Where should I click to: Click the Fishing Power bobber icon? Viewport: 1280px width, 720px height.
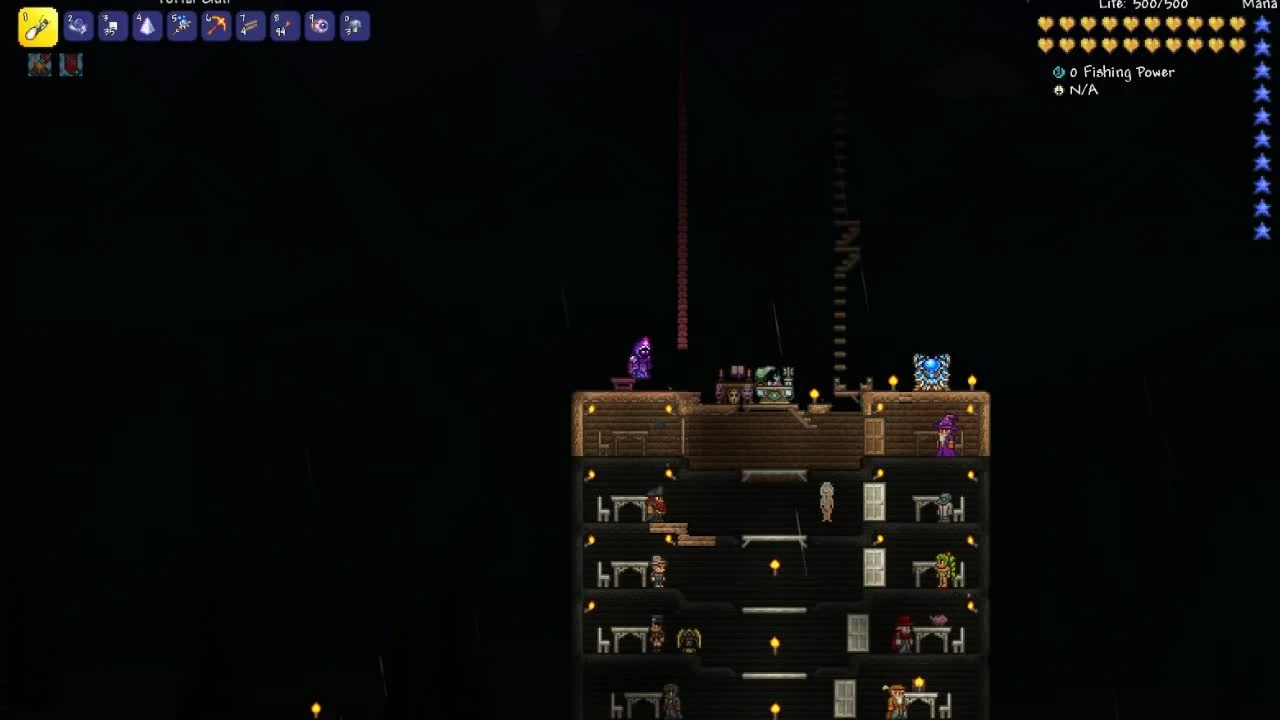click(1057, 72)
